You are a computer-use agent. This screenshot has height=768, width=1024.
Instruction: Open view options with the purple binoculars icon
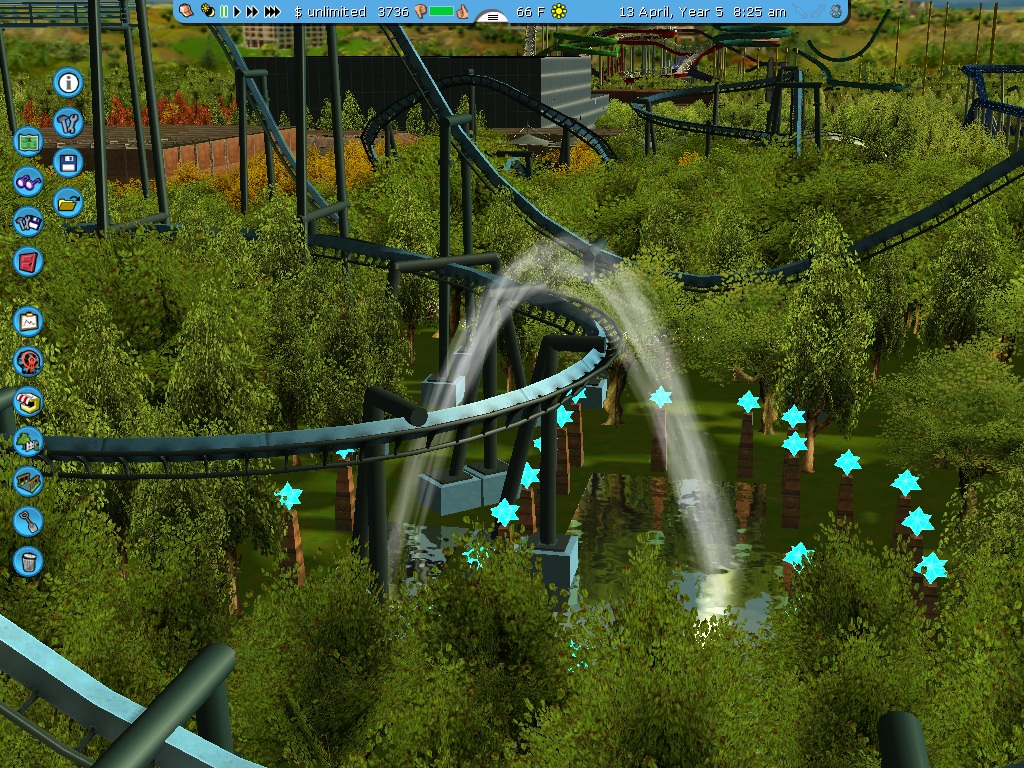click(28, 181)
